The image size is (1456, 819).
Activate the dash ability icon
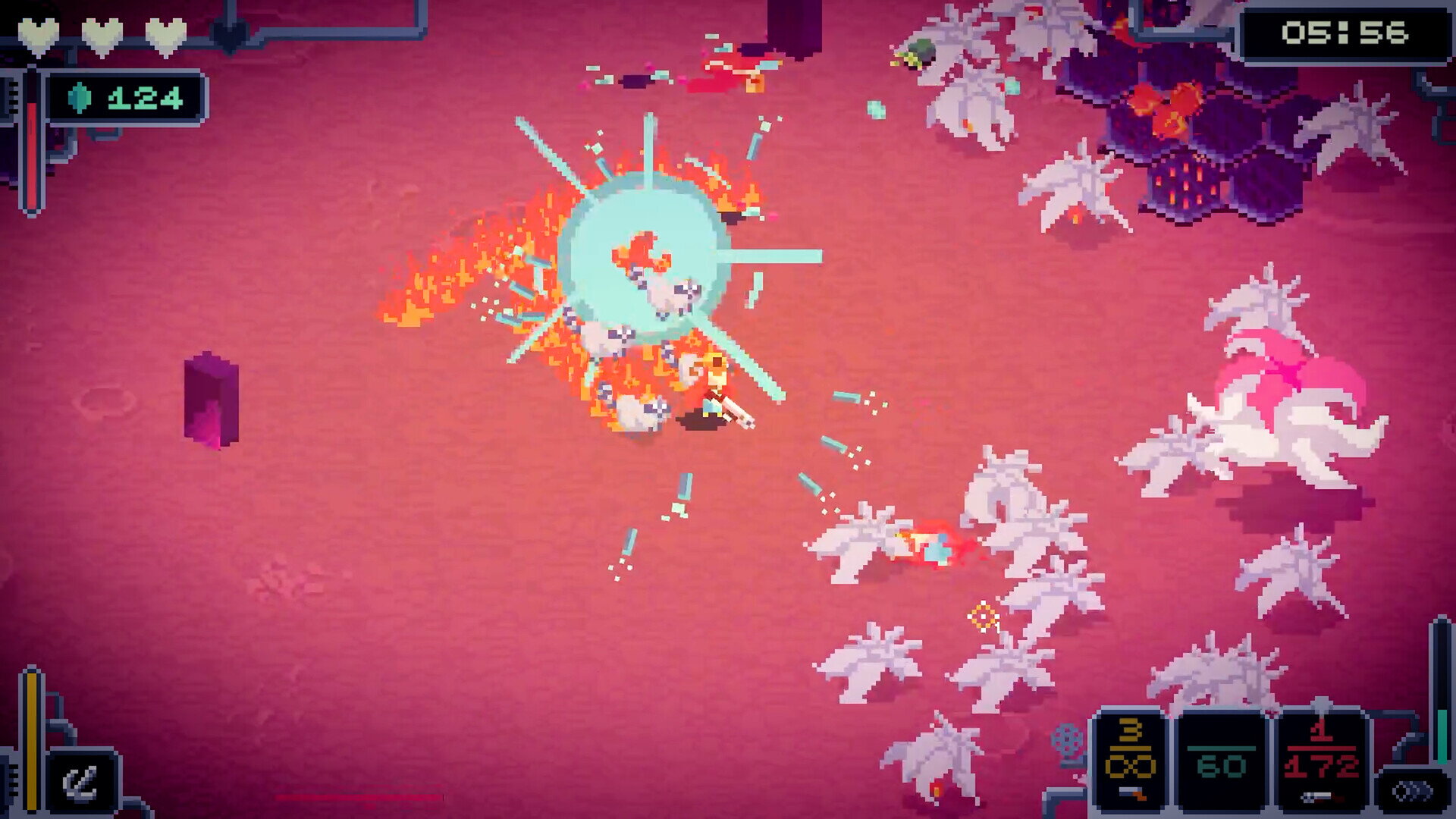click(1414, 792)
